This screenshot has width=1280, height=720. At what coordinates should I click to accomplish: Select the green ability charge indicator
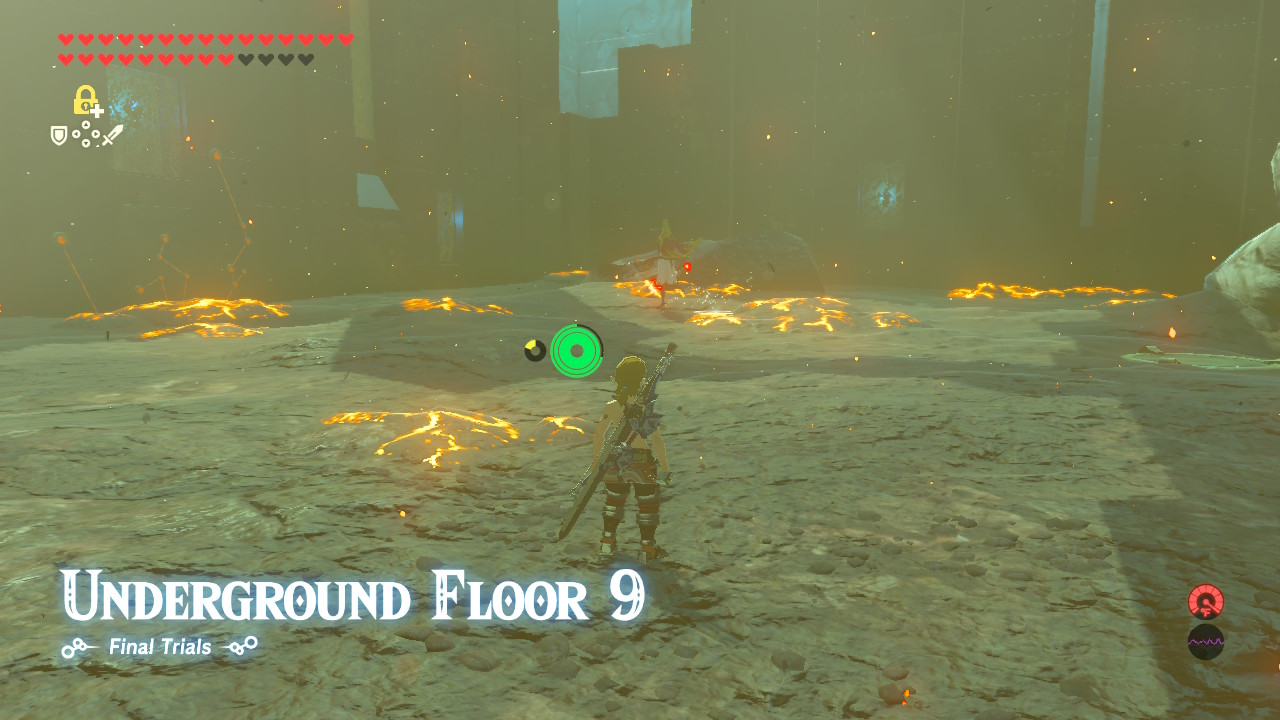[x=575, y=349]
